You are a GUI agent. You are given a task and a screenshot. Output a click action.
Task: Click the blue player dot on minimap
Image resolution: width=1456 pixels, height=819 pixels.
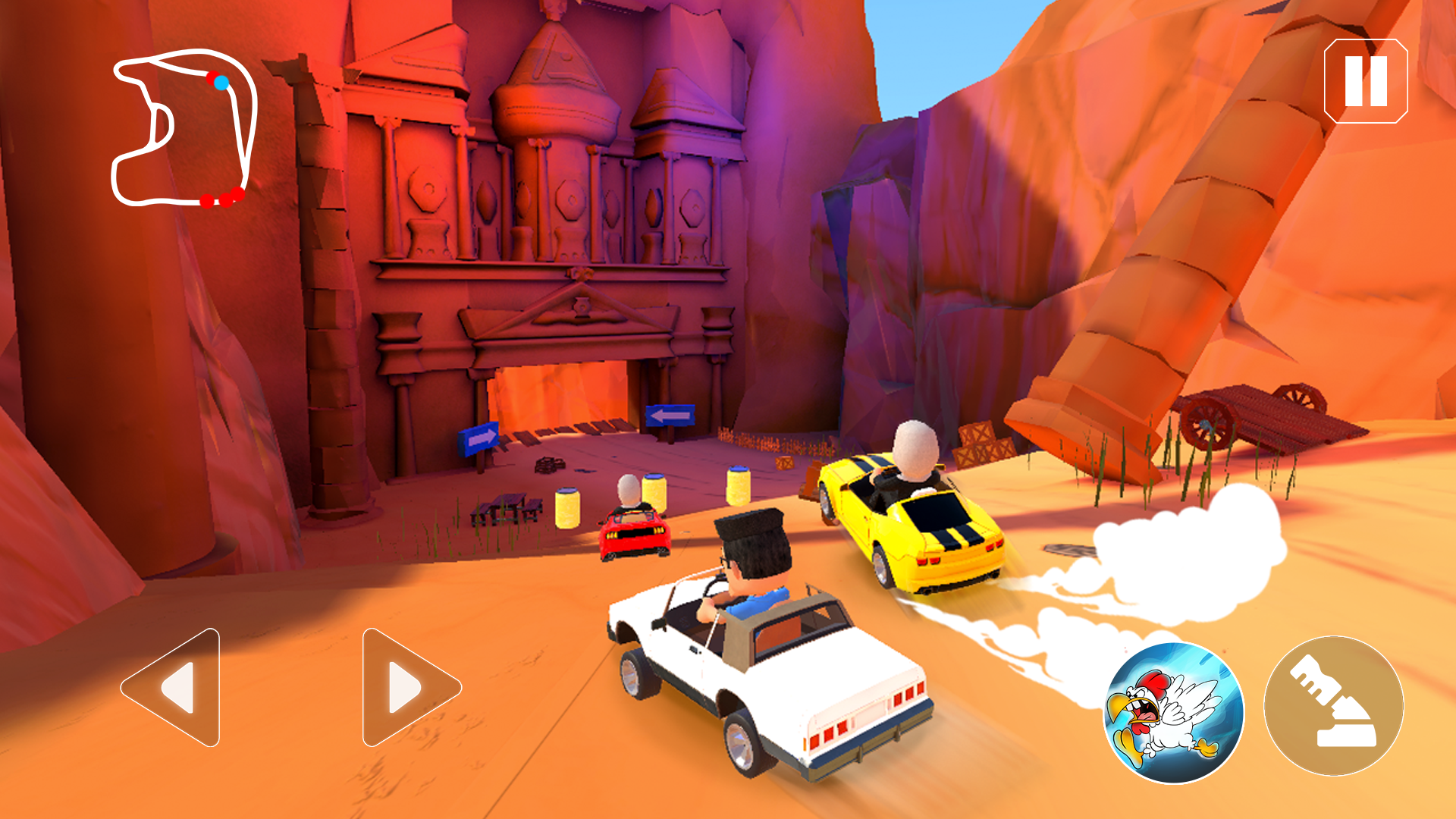point(221,82)
